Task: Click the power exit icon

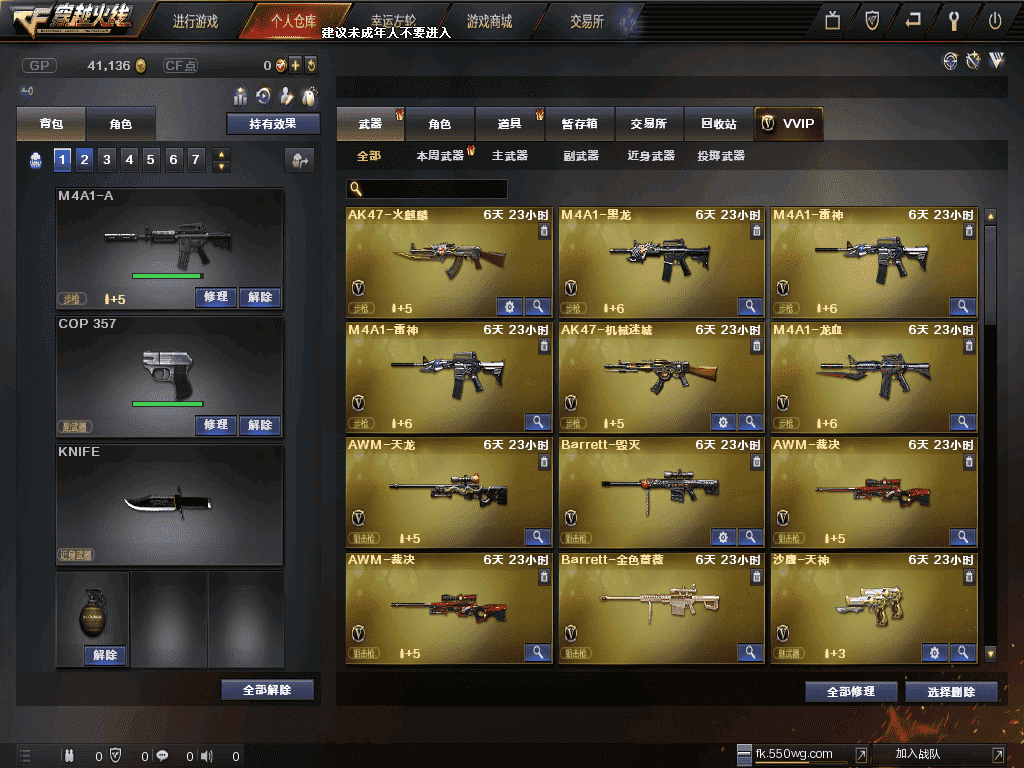Action: coord(995,20)
